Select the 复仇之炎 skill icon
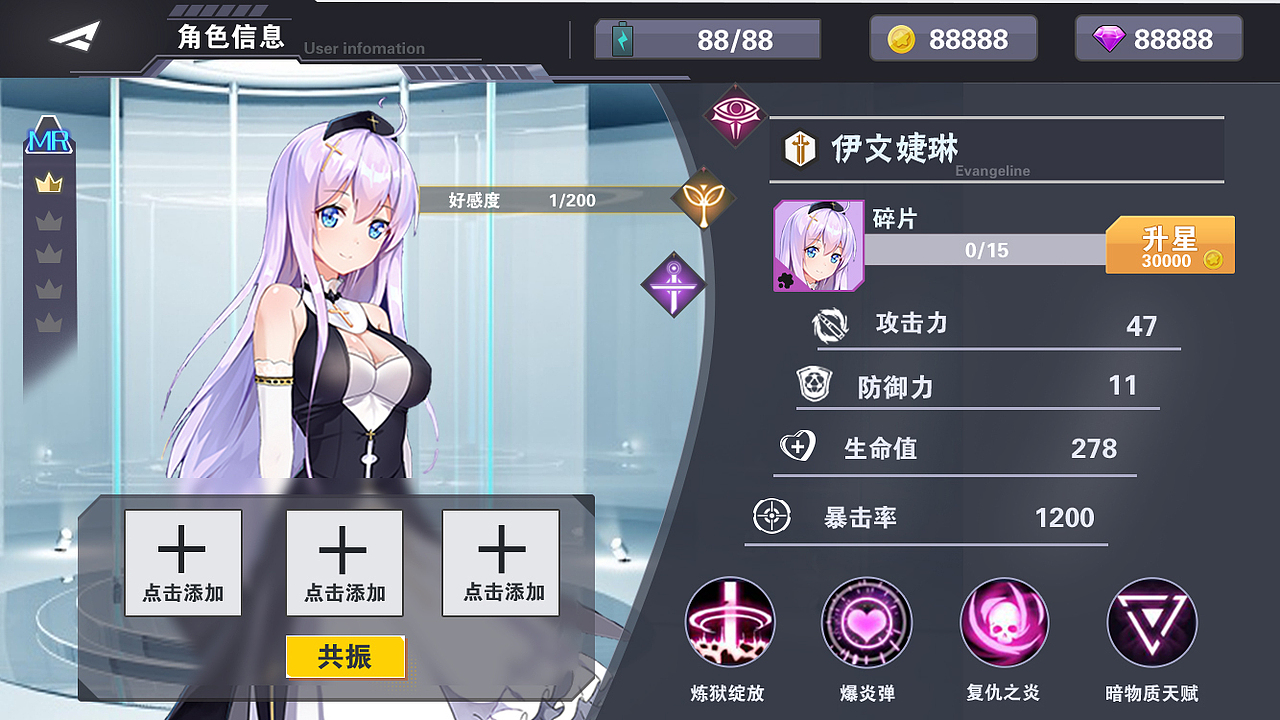 pyautogui.click(x=1003, y=622)
